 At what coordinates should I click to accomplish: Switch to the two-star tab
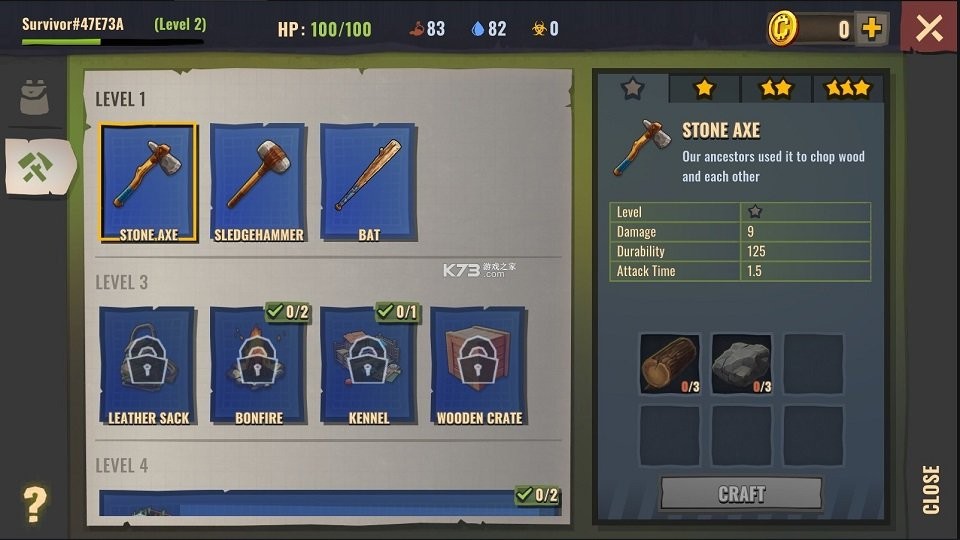coord(776,88)
